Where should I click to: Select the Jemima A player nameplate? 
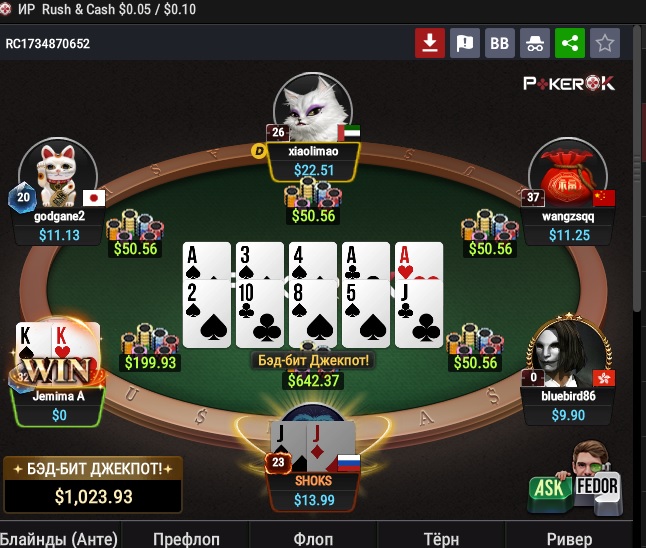click(59, 405)
